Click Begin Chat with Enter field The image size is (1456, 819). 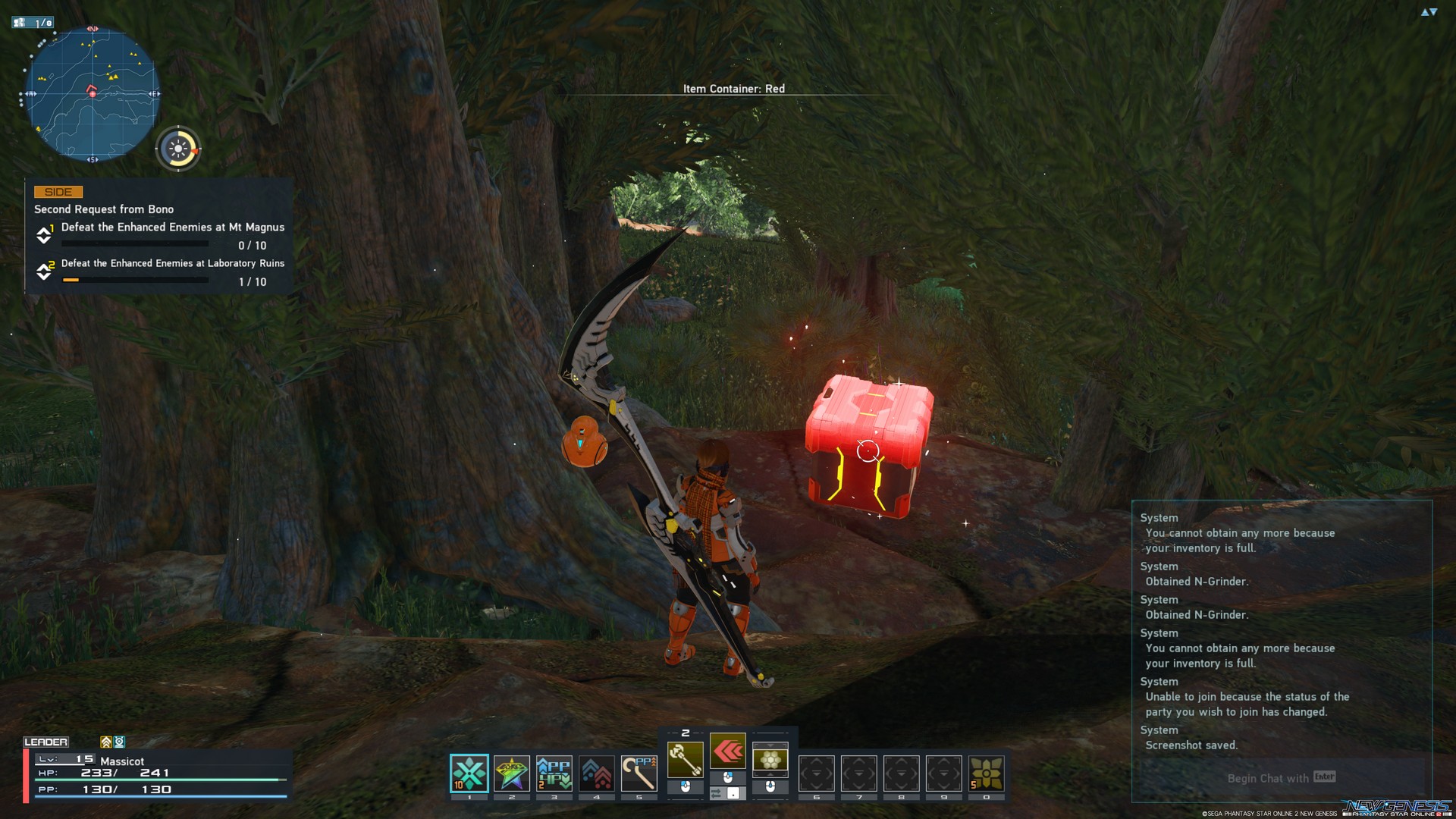point(1279,778)
